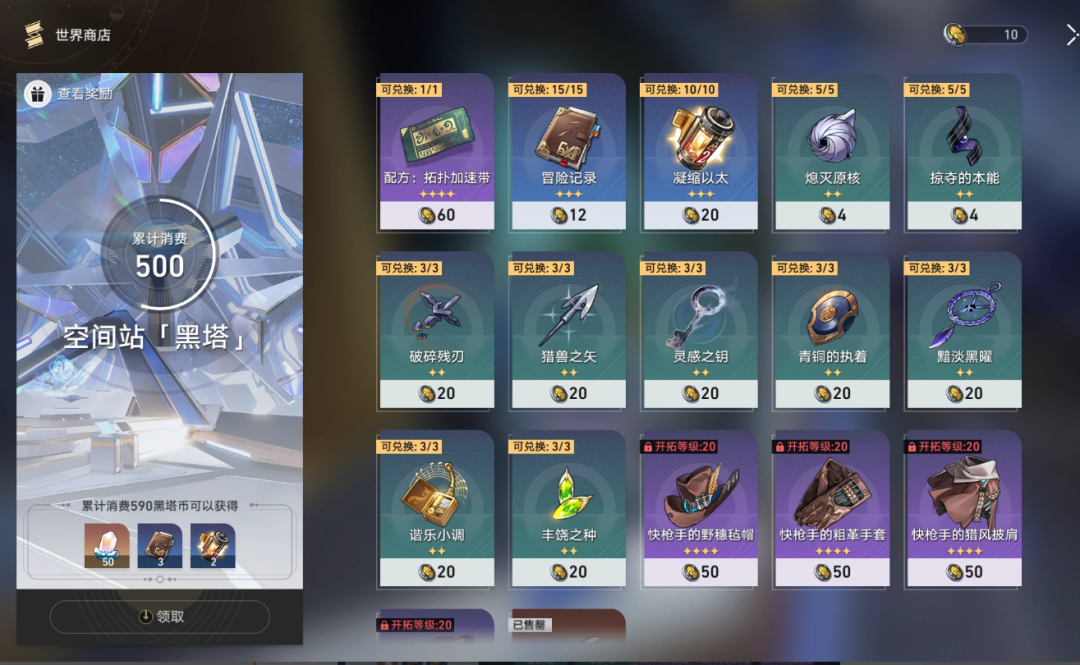Choose the 冒险记录 shop item
1080x665 pixels.
pos(568,150)
